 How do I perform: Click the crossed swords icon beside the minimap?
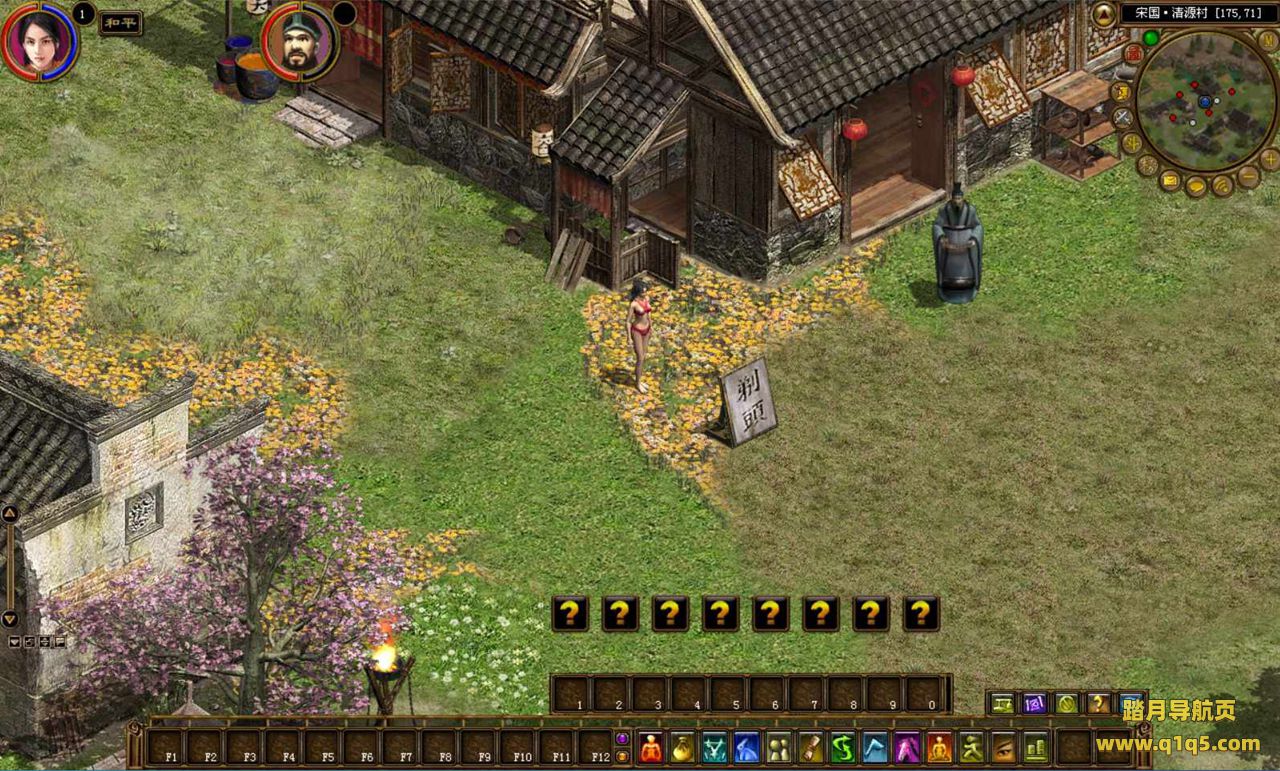1123,117
